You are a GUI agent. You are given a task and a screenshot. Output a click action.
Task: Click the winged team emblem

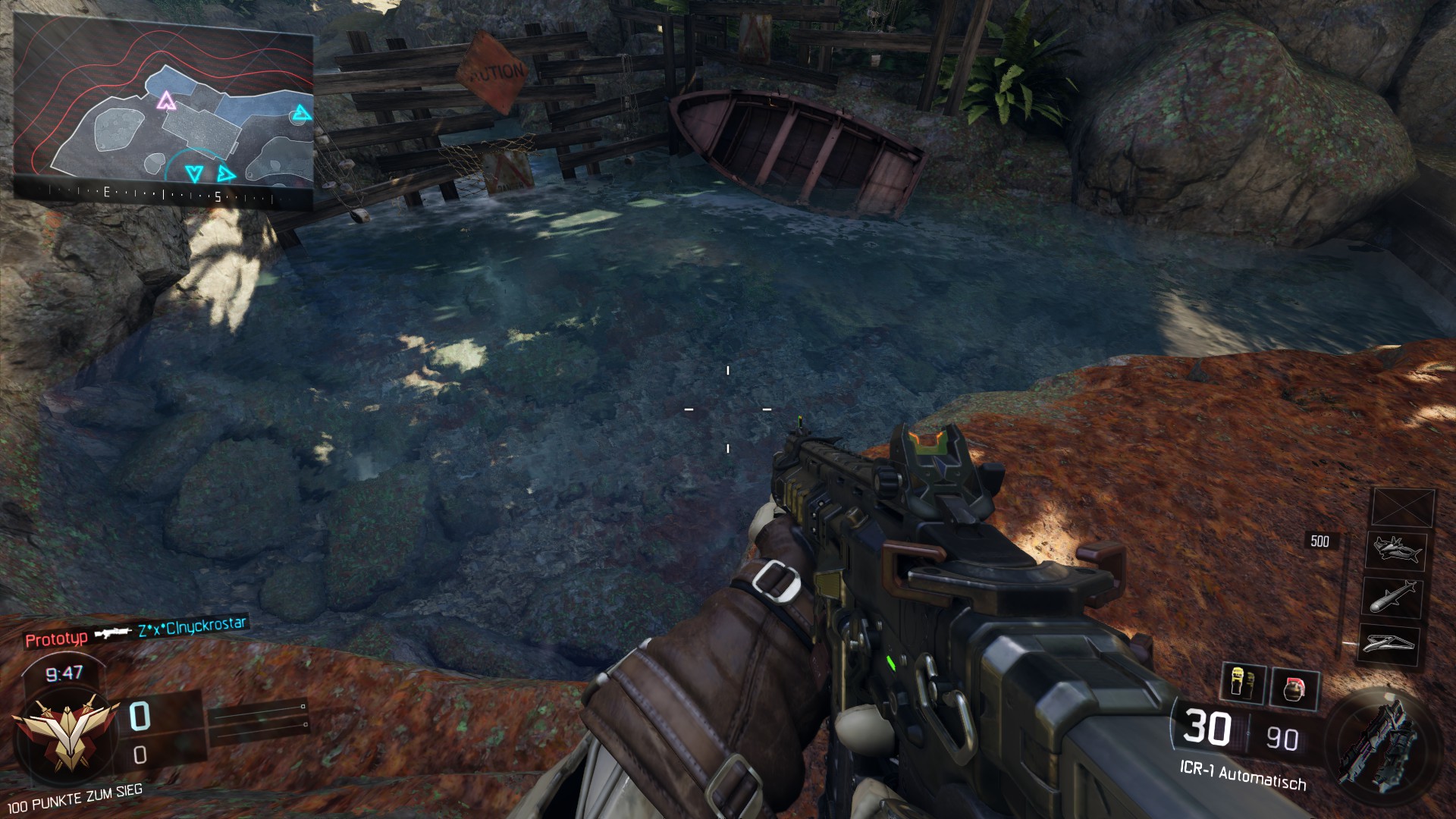(x=65, y=730)
